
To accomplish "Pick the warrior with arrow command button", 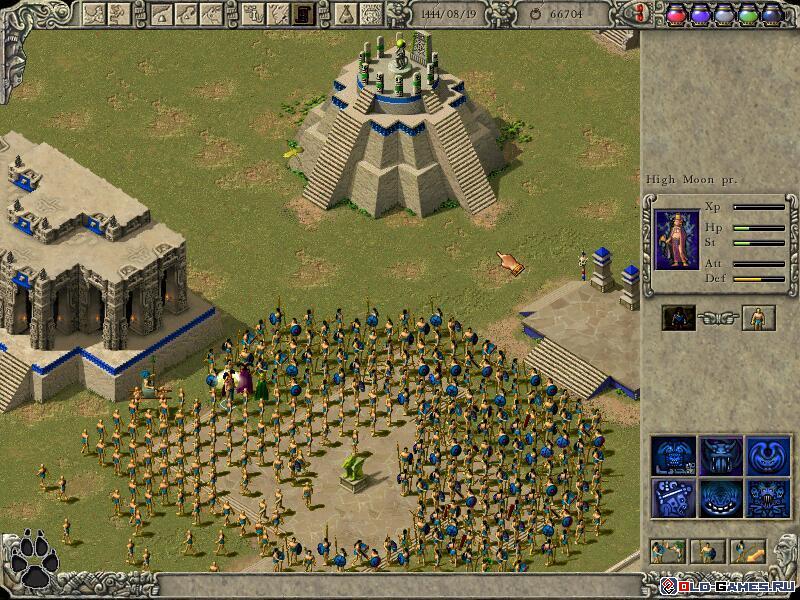I will tap(747, 550).
